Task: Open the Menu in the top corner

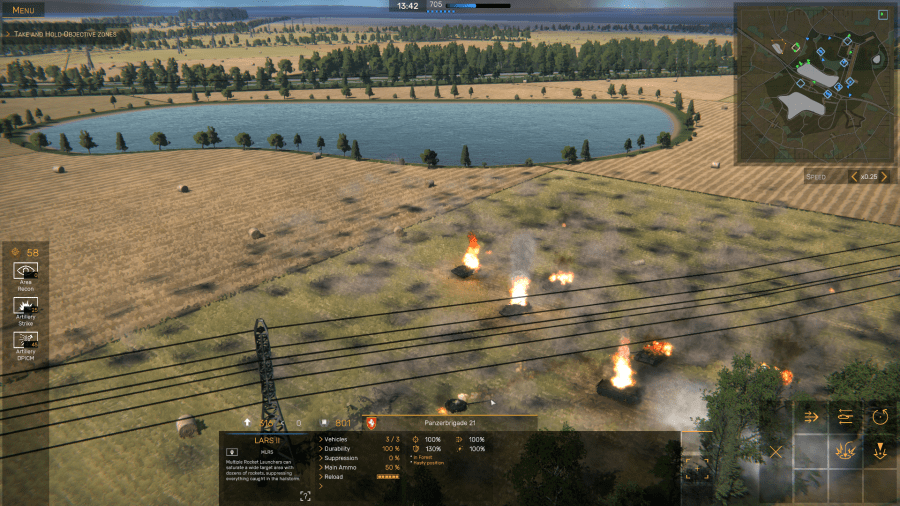Action: (x=22, y=9)
